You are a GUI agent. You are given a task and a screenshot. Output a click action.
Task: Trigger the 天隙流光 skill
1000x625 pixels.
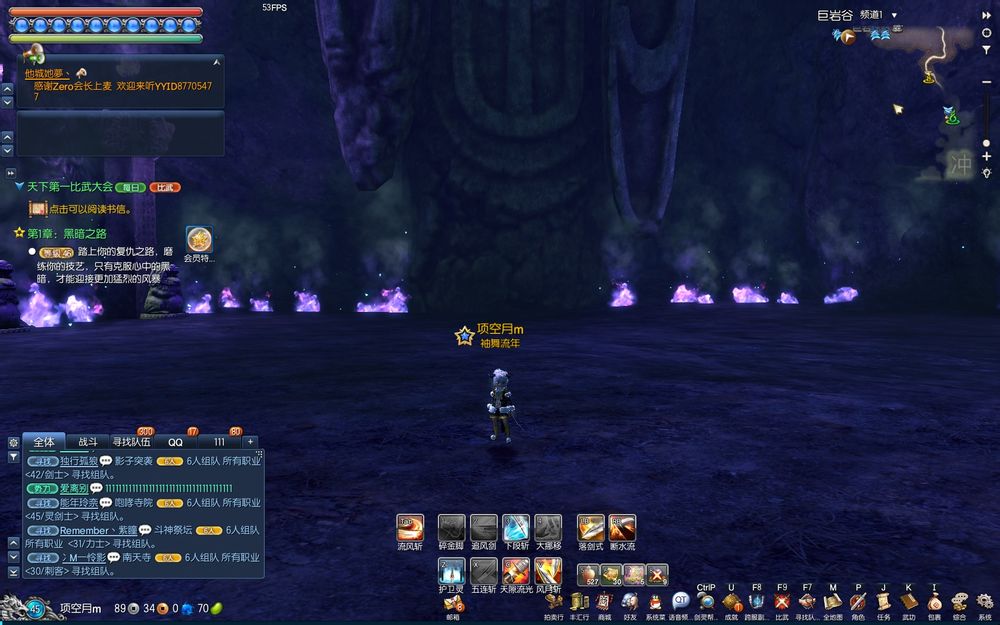click(516, 571)
